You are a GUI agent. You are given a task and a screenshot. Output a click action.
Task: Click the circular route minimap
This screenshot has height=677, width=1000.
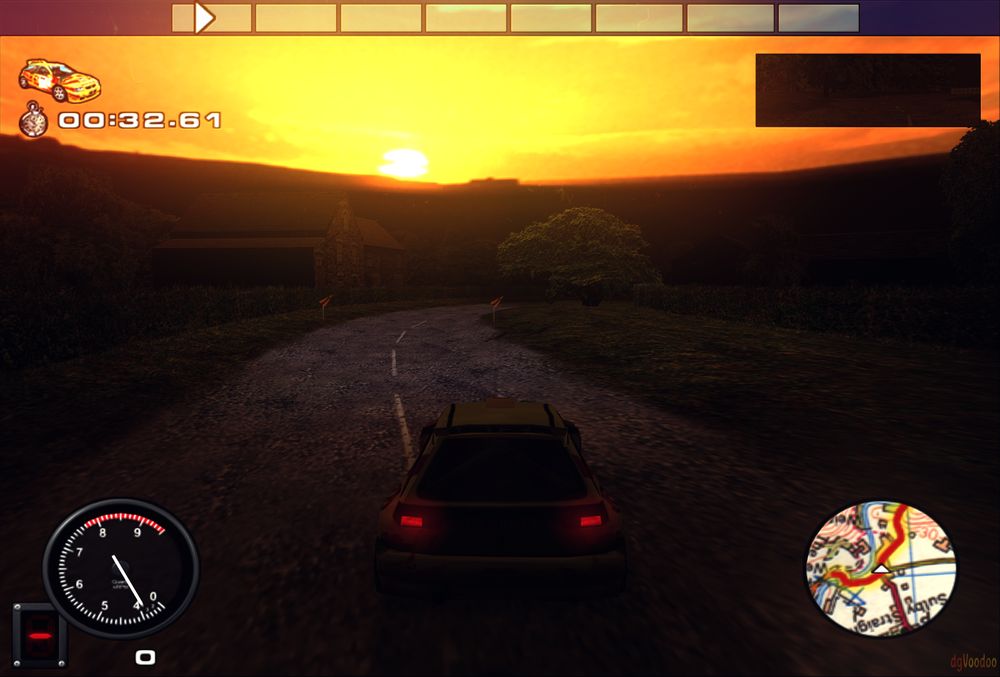[880, 569]
